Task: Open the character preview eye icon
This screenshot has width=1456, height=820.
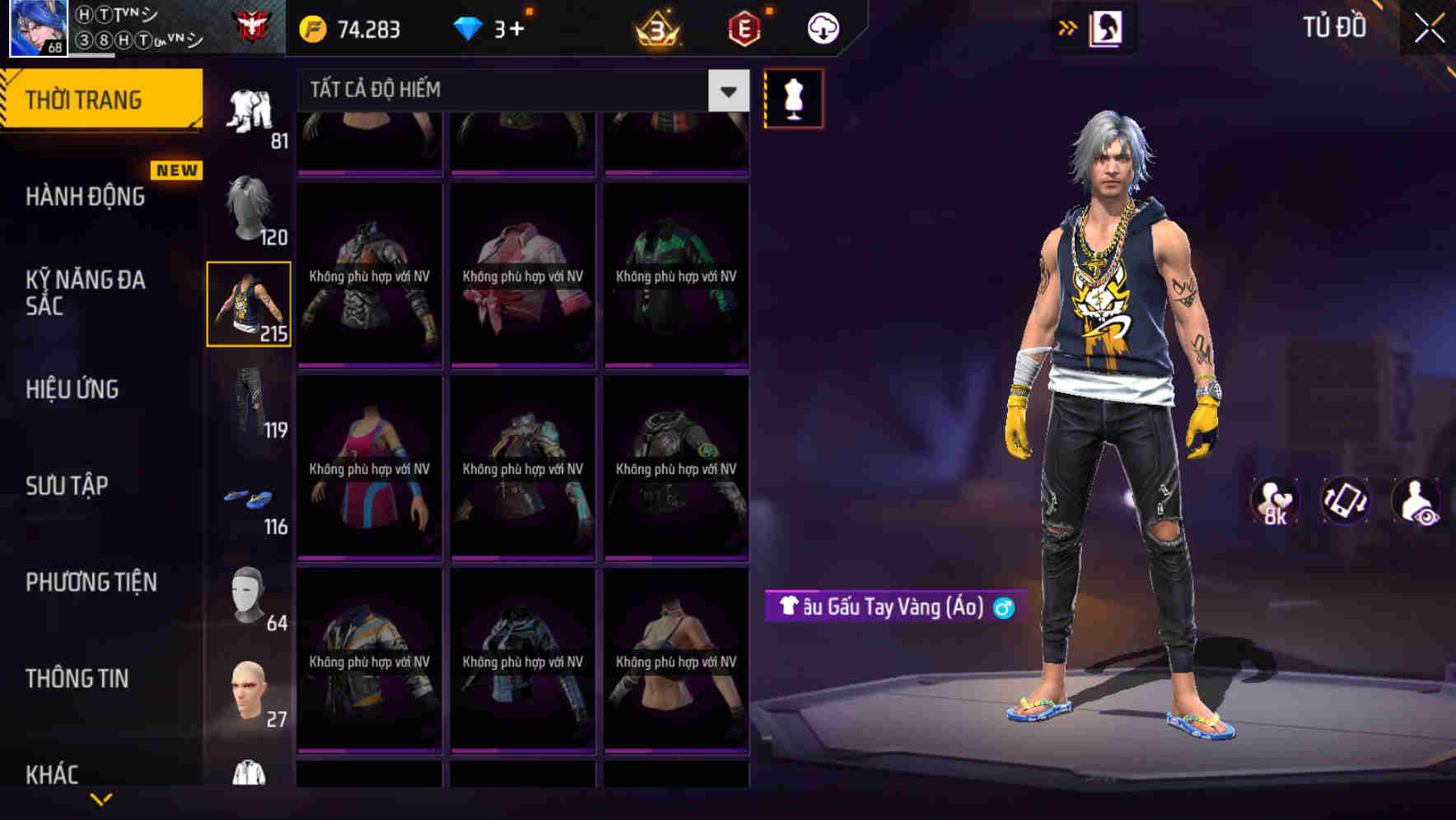Action: click(1415, 501)
